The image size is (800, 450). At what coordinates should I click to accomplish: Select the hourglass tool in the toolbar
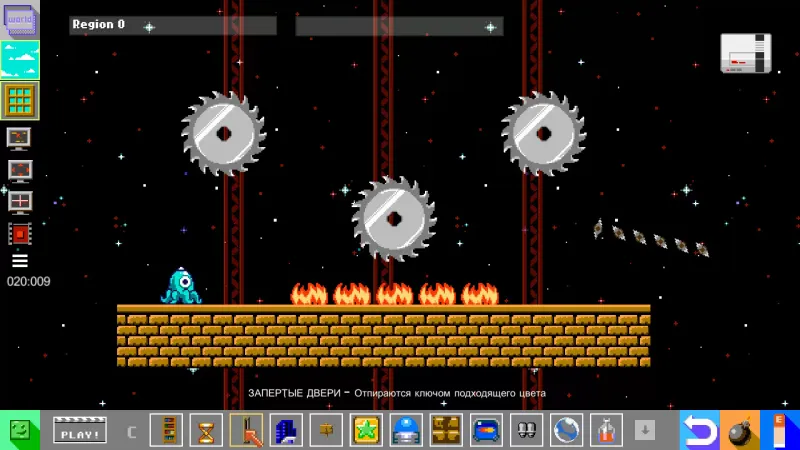coord(206,430)
